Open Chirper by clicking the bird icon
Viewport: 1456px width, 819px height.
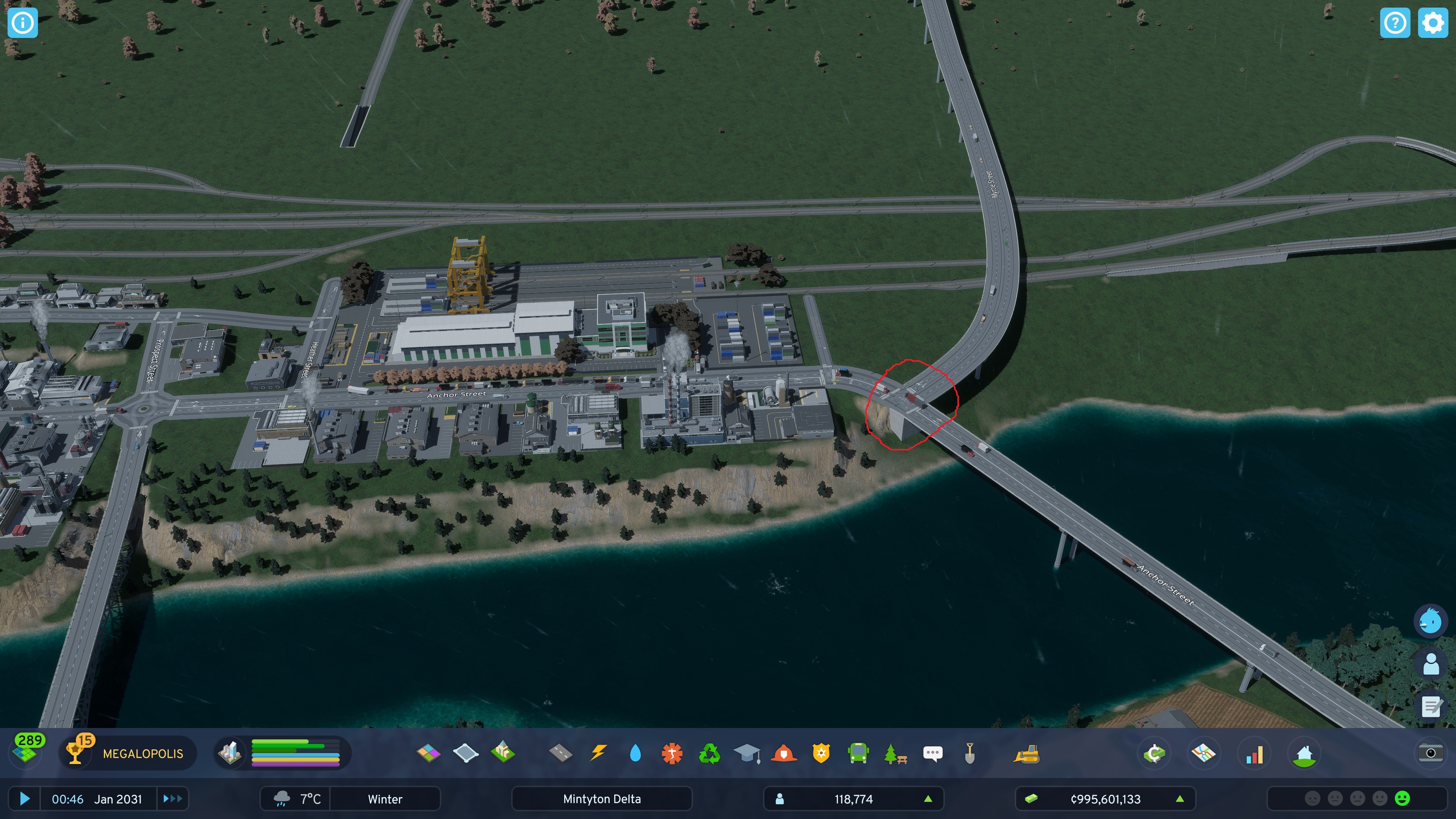coord(1431,620)
